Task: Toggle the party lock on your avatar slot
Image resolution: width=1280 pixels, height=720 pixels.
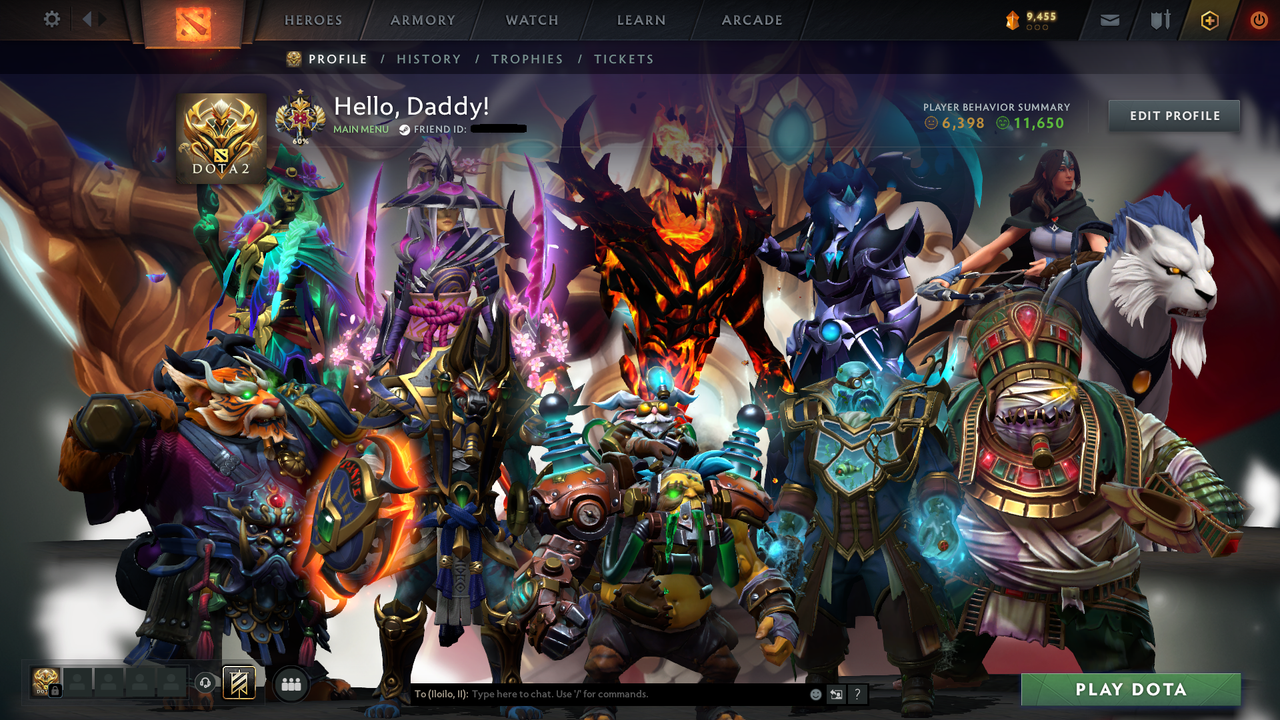Action: coord(56,690)
